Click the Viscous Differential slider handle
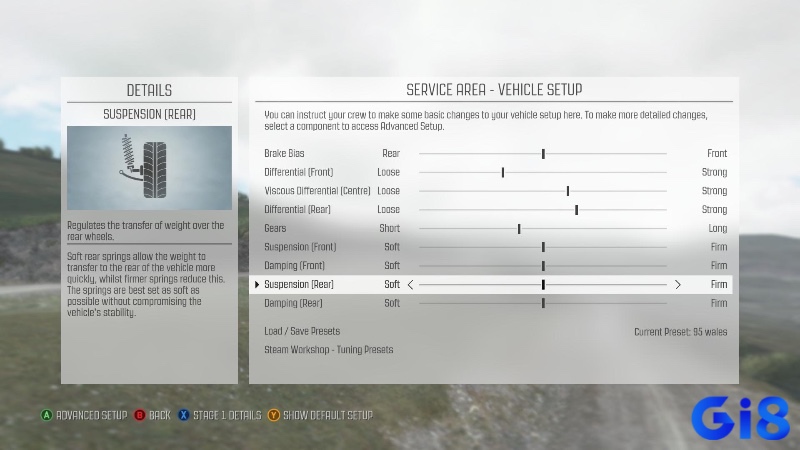Image resolution: width=800 pixels, height=450 pixels. pos(568,191)
